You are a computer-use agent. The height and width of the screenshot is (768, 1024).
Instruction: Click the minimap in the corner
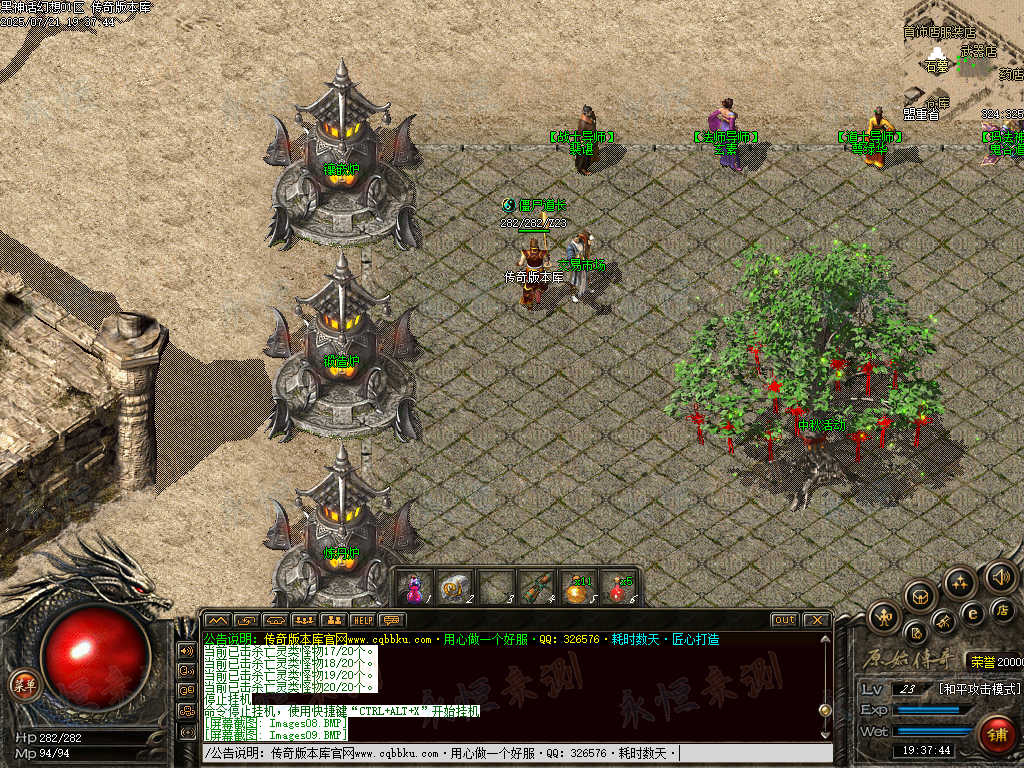coord(964,60)
